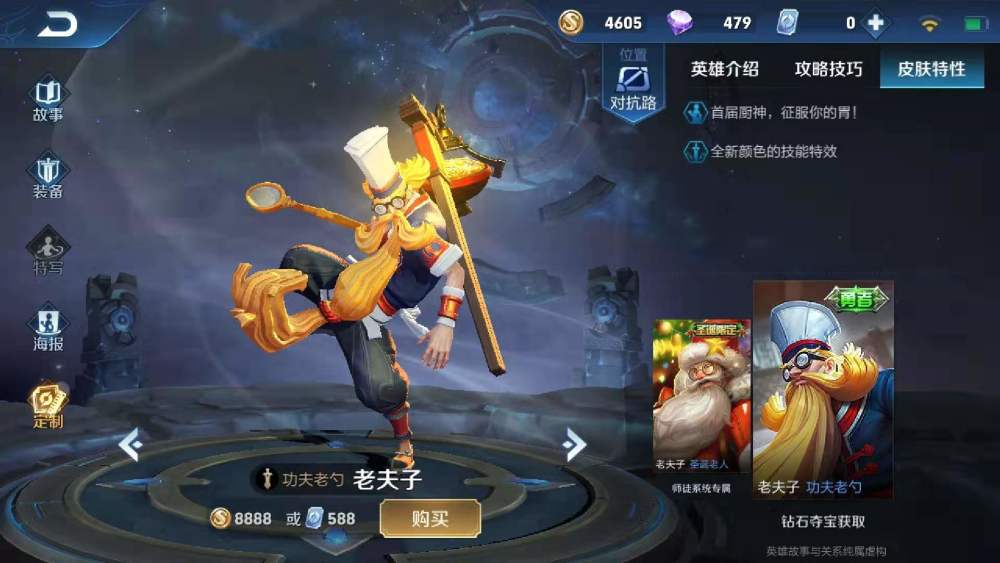Screen dimensions: 1000x563
Task: Select the 功夫老勺 skin thumbnail
Action: click(822, 390)
